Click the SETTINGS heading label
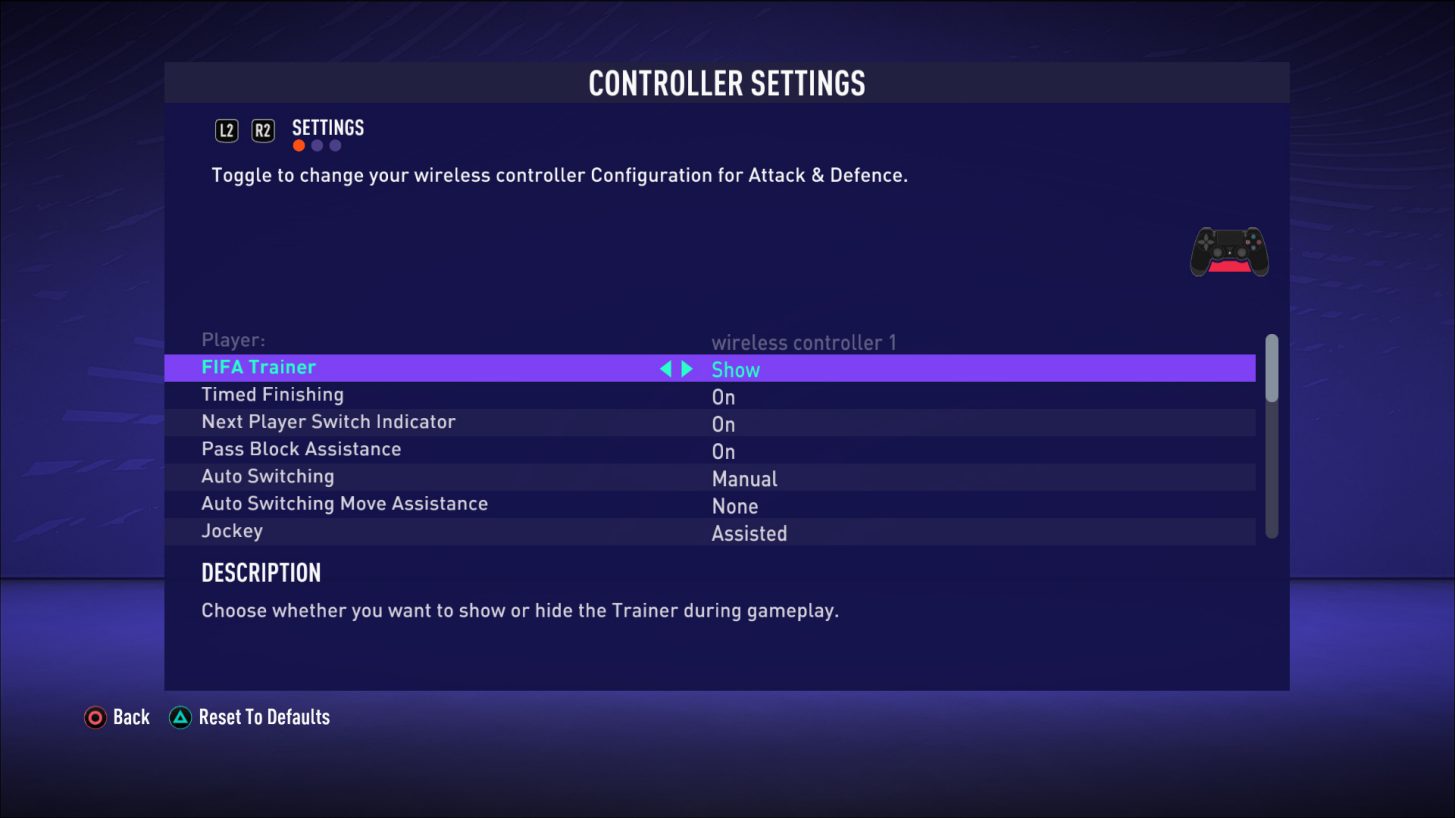Screen dimensions: 1455x818 (x=327, y=127)
